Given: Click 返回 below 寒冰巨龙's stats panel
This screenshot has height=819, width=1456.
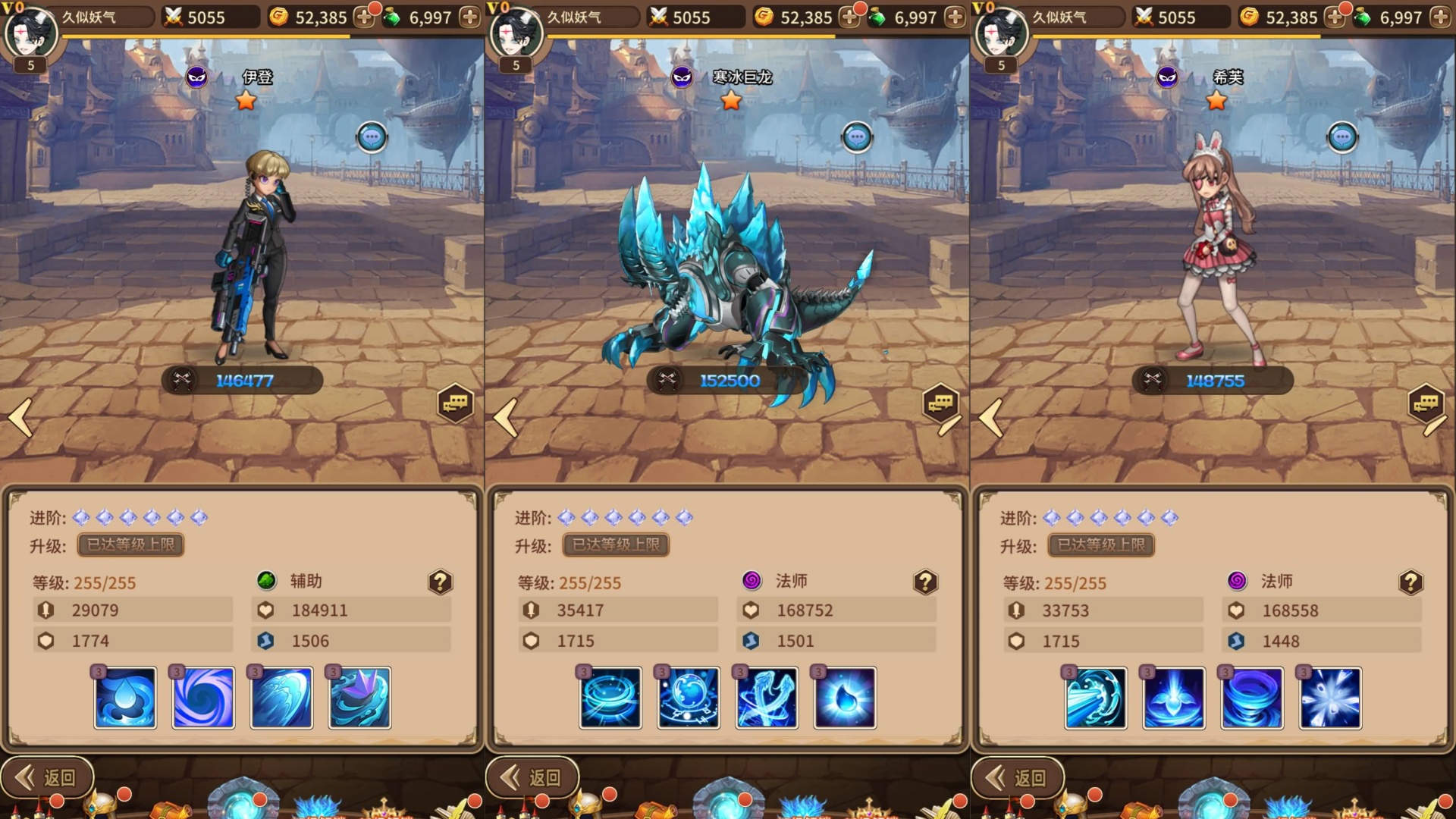Looking at the screenshot, I should click(x=533, y=777).
